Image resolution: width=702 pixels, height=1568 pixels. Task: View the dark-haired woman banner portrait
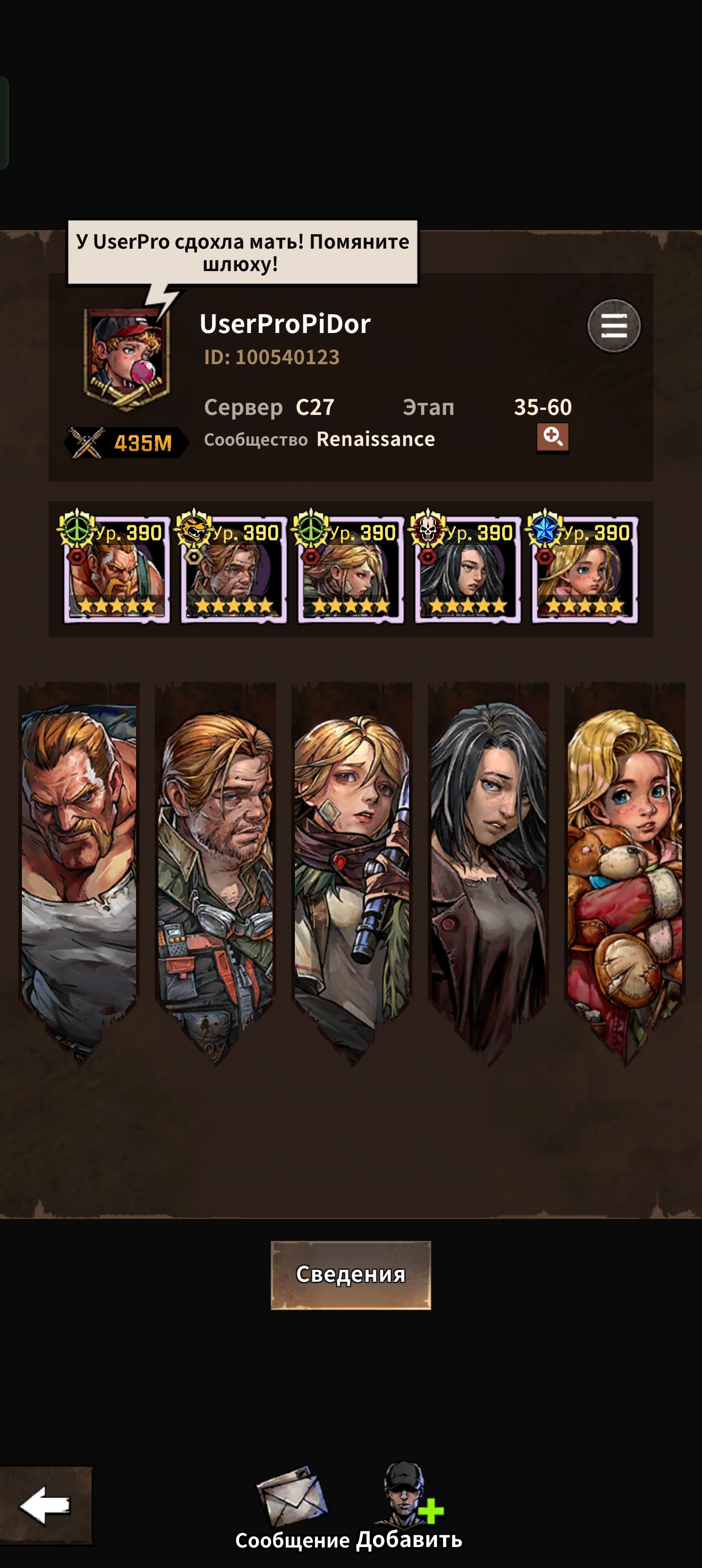[488, 864]
